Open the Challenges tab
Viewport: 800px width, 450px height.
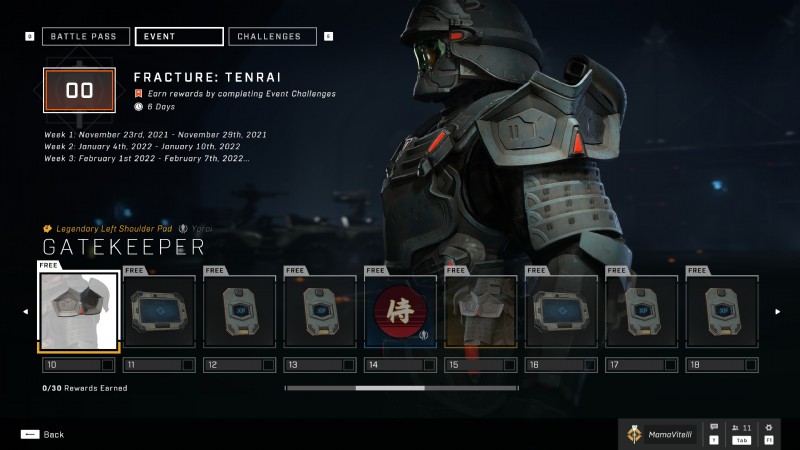click(273, 37)
